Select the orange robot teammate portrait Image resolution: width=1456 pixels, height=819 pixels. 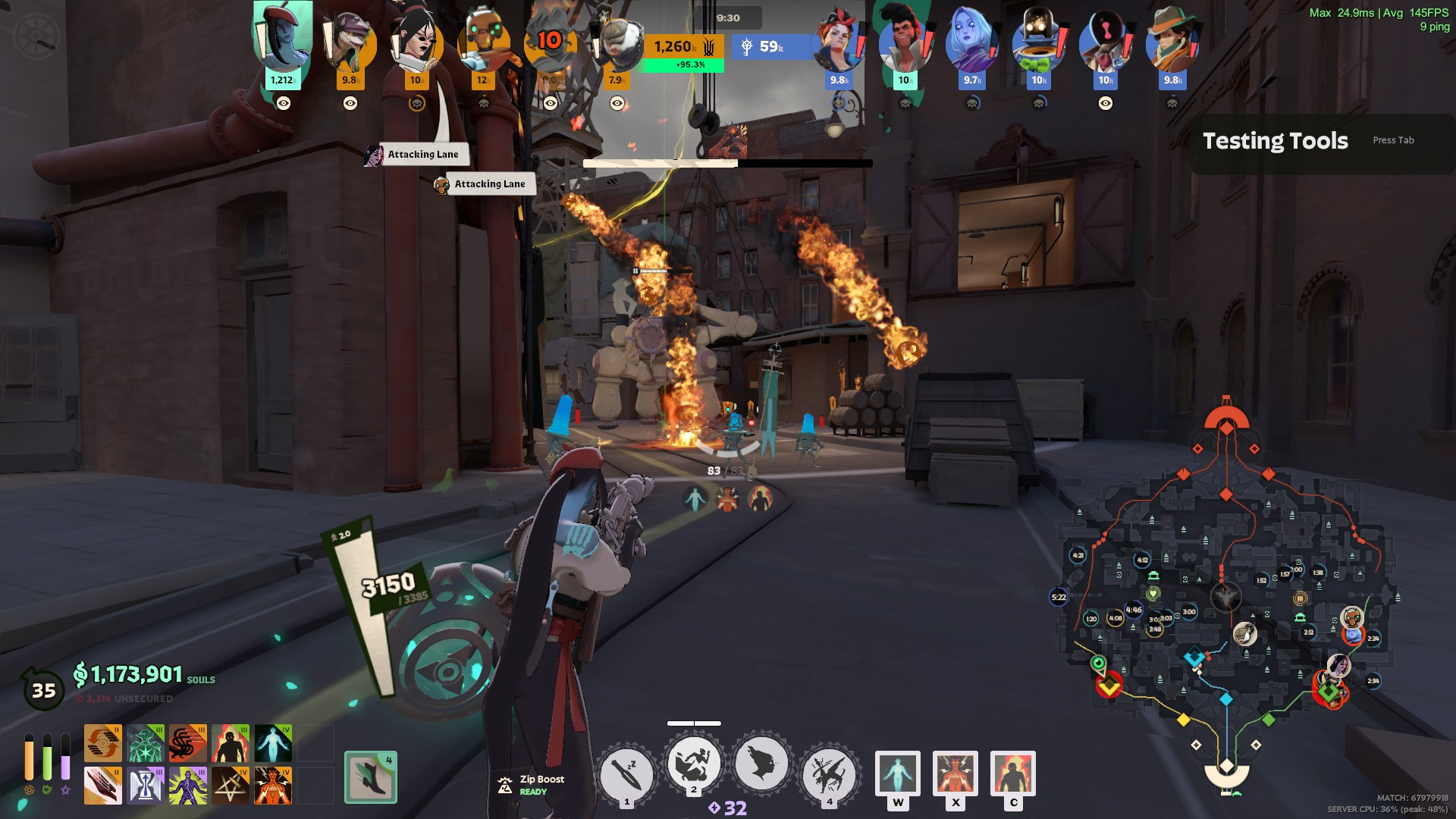[x=483, y=42]
